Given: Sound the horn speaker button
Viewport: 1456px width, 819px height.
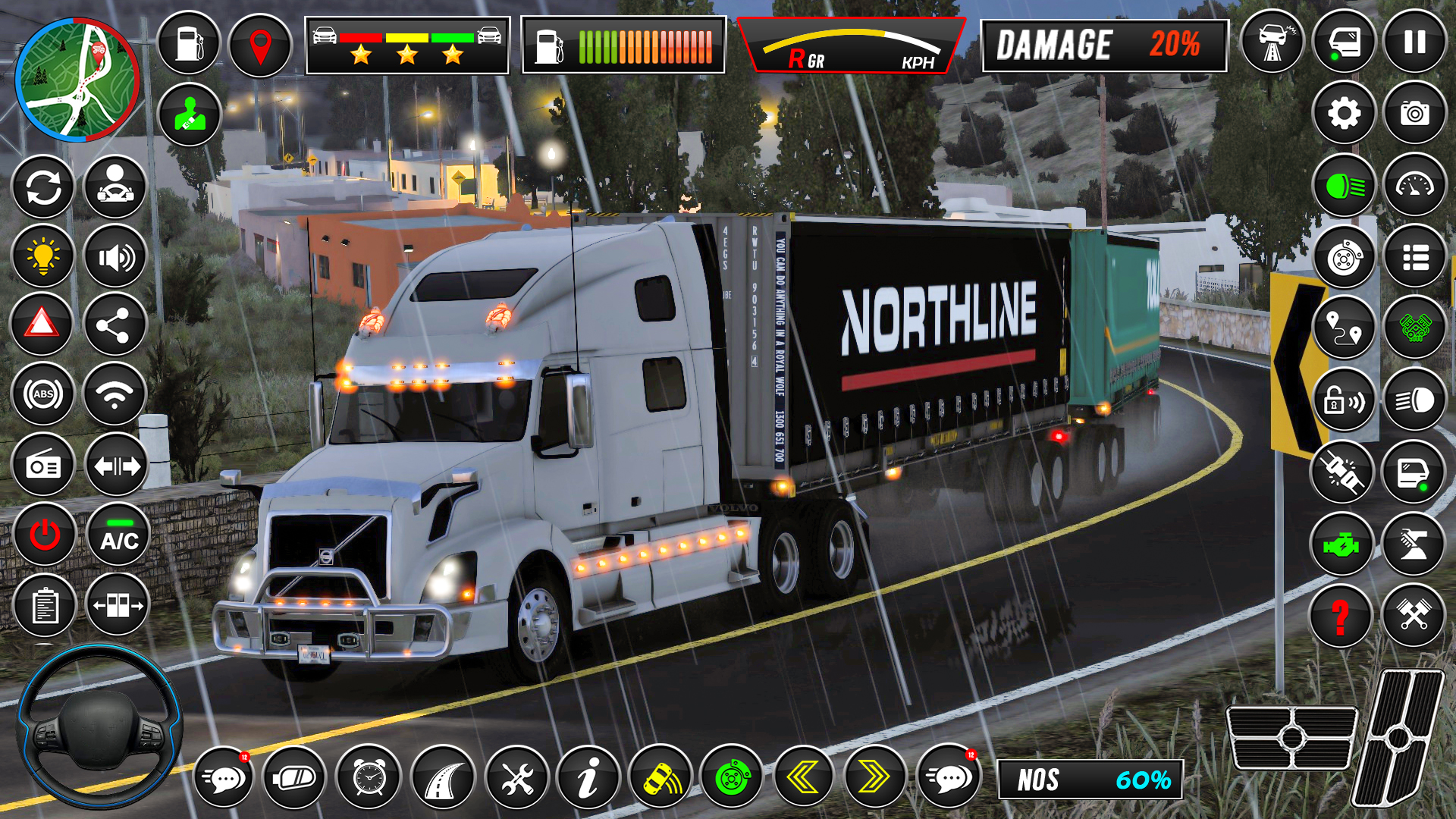Looking at the screenshot, I should 115,258.
